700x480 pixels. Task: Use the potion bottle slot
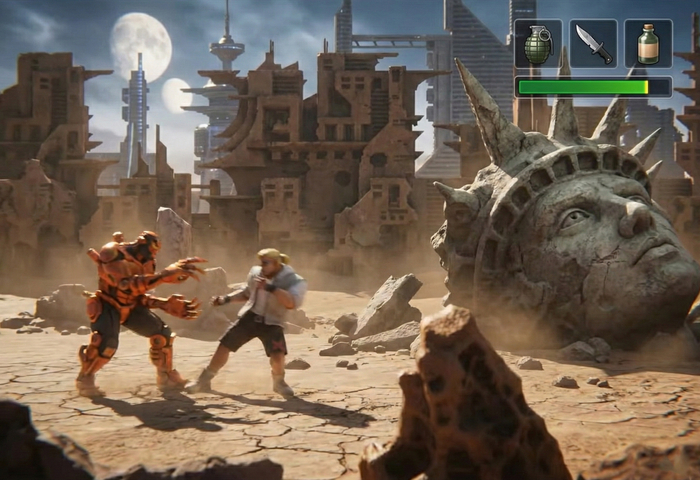pyautogui.click(x=648, y=45)
